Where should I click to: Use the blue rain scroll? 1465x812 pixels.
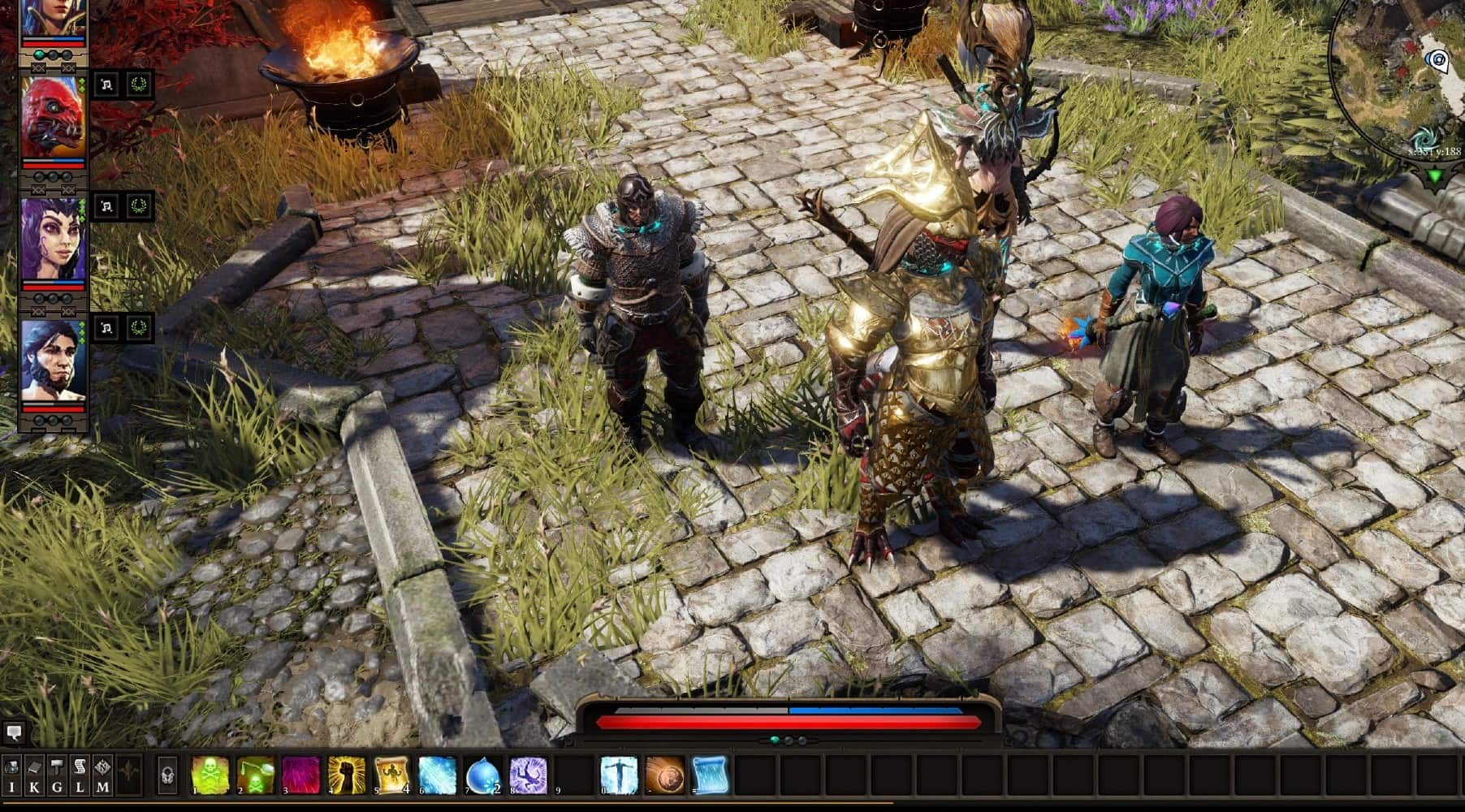710,775
